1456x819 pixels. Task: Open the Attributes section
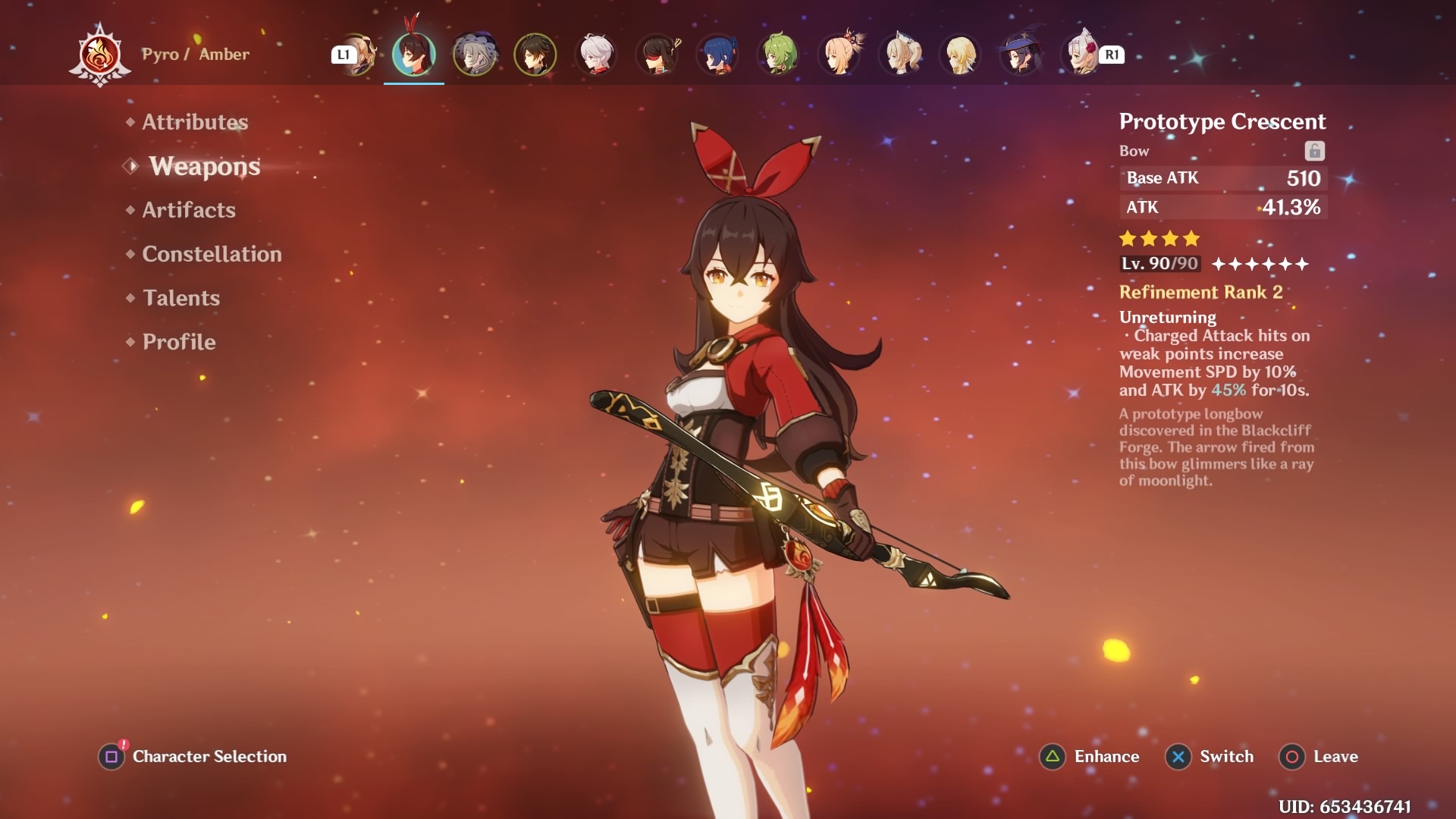pos(195,121)
